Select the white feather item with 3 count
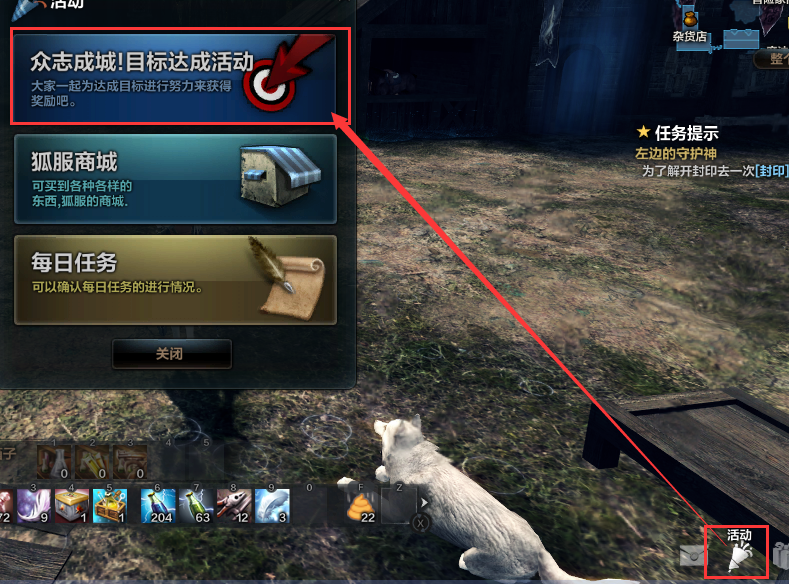Screen dimensions: 789x584 (271, 505)
